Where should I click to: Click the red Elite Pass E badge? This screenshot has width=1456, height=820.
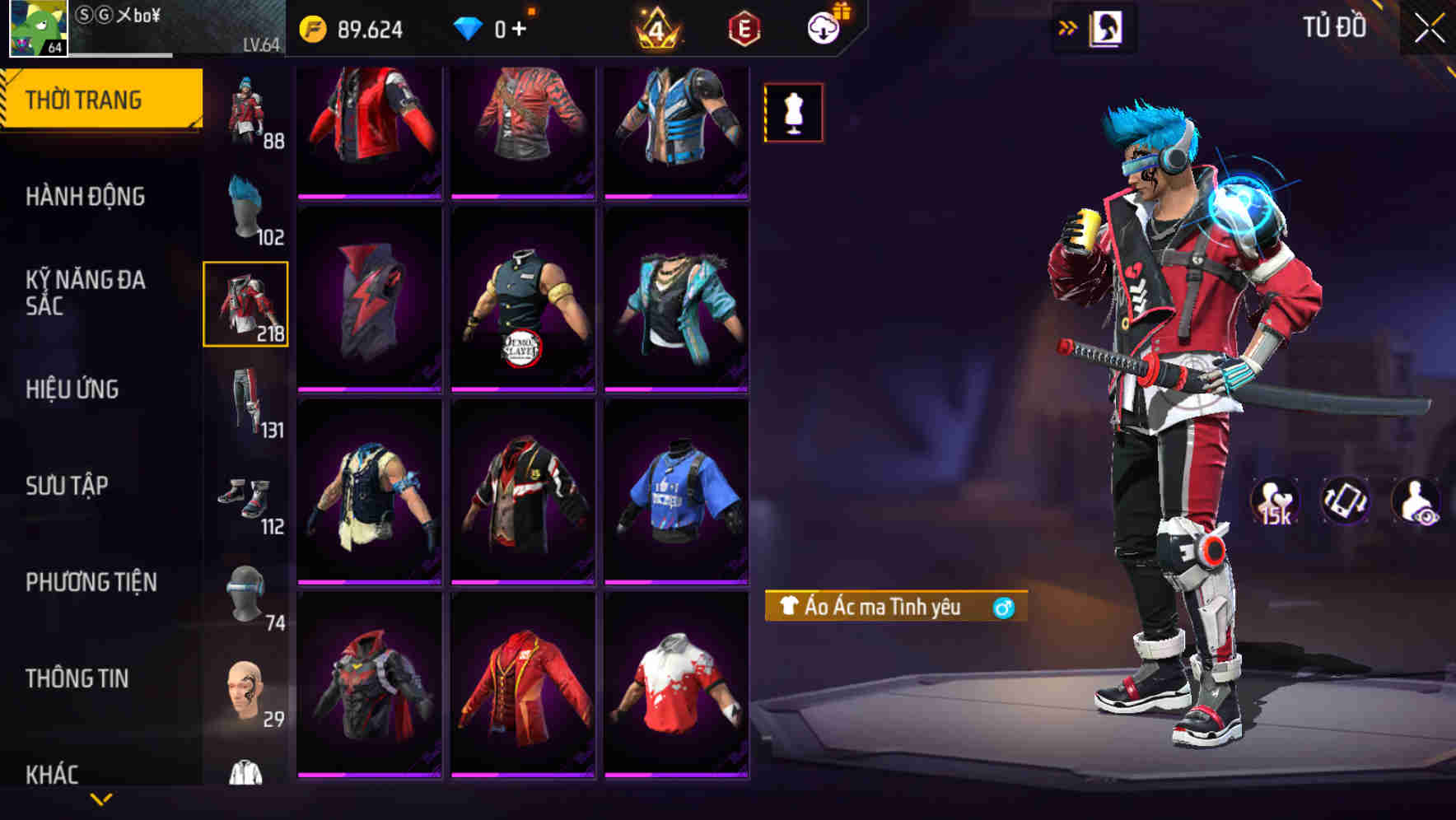[742, 28]
